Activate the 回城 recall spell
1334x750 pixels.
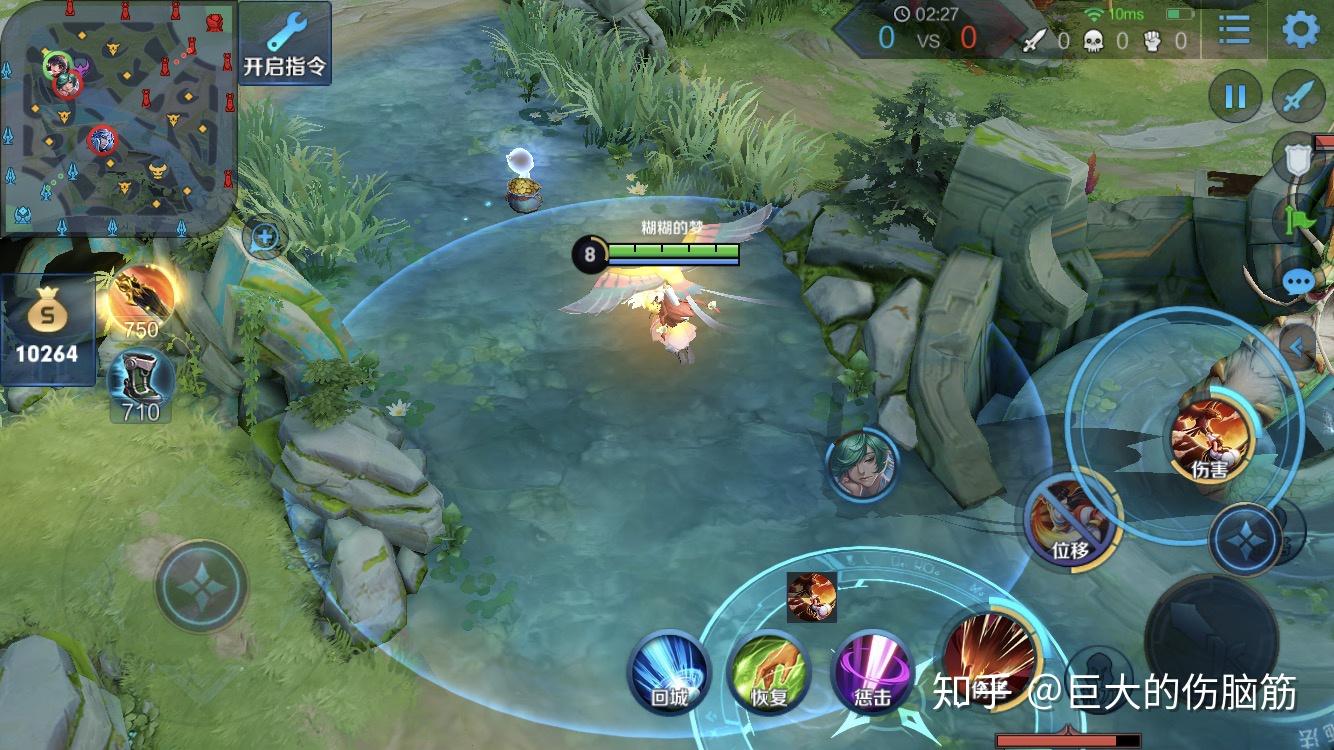pyautogui.click(x=668, y=671)
